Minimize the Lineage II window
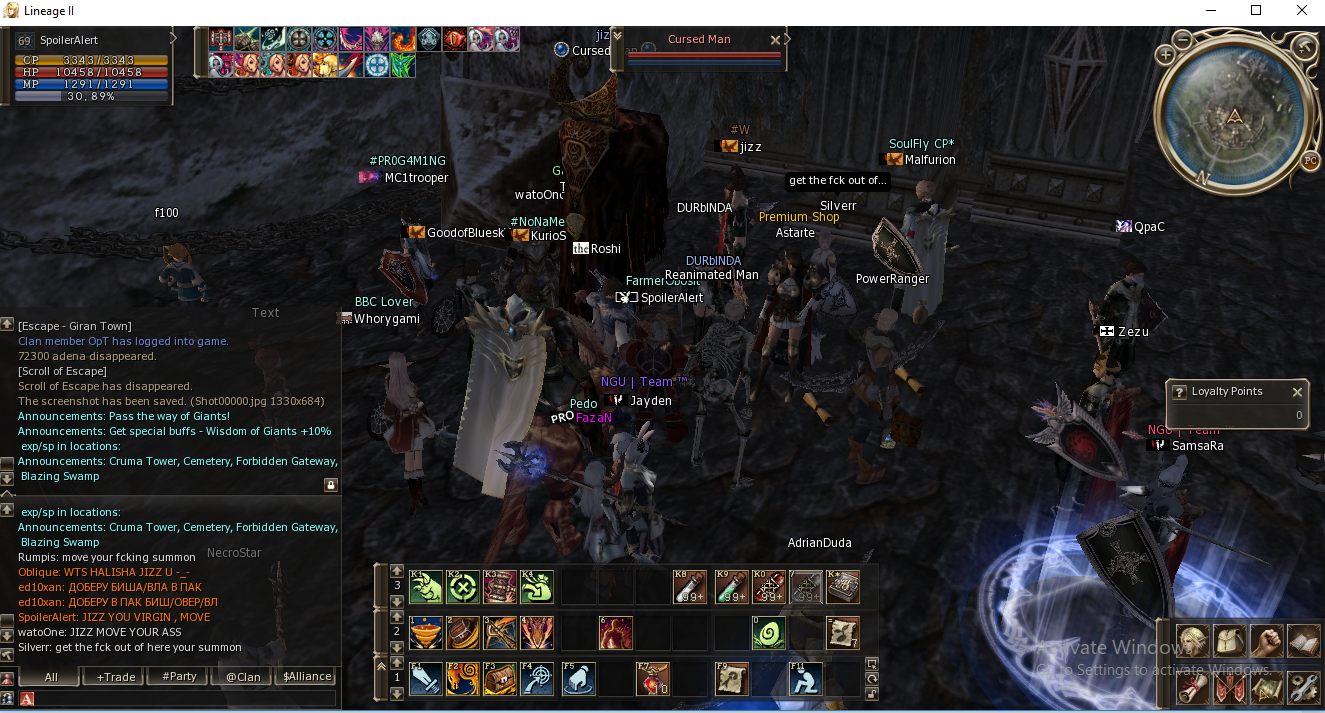Image resolution: width=1325 pixels, height=713 pixels. pyautogui.click(x=1211, y=11)
